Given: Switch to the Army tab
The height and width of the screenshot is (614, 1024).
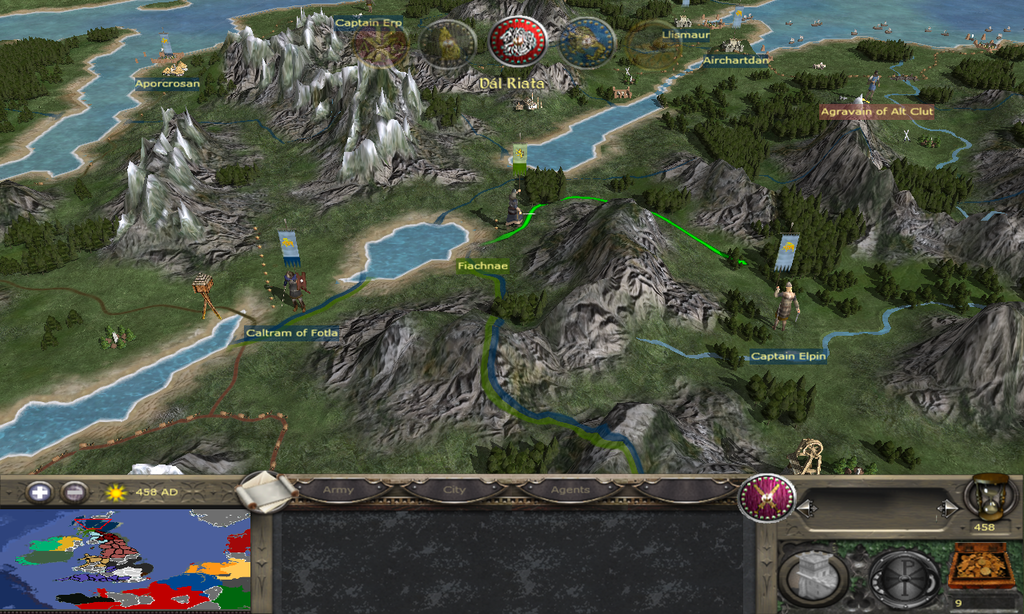Looking at the screenshot, I should click(x=338, y=491).
